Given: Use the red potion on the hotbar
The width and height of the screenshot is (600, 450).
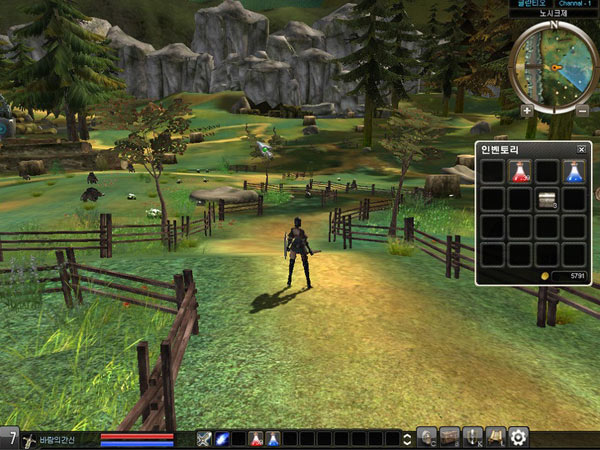Looking at the screenshot, I should click(256, 438).
